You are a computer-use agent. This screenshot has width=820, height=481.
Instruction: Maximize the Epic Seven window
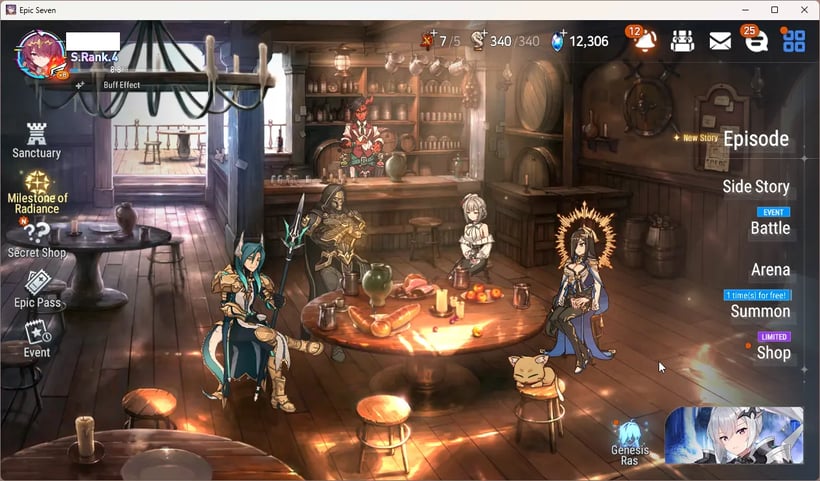tap(774, 9)
